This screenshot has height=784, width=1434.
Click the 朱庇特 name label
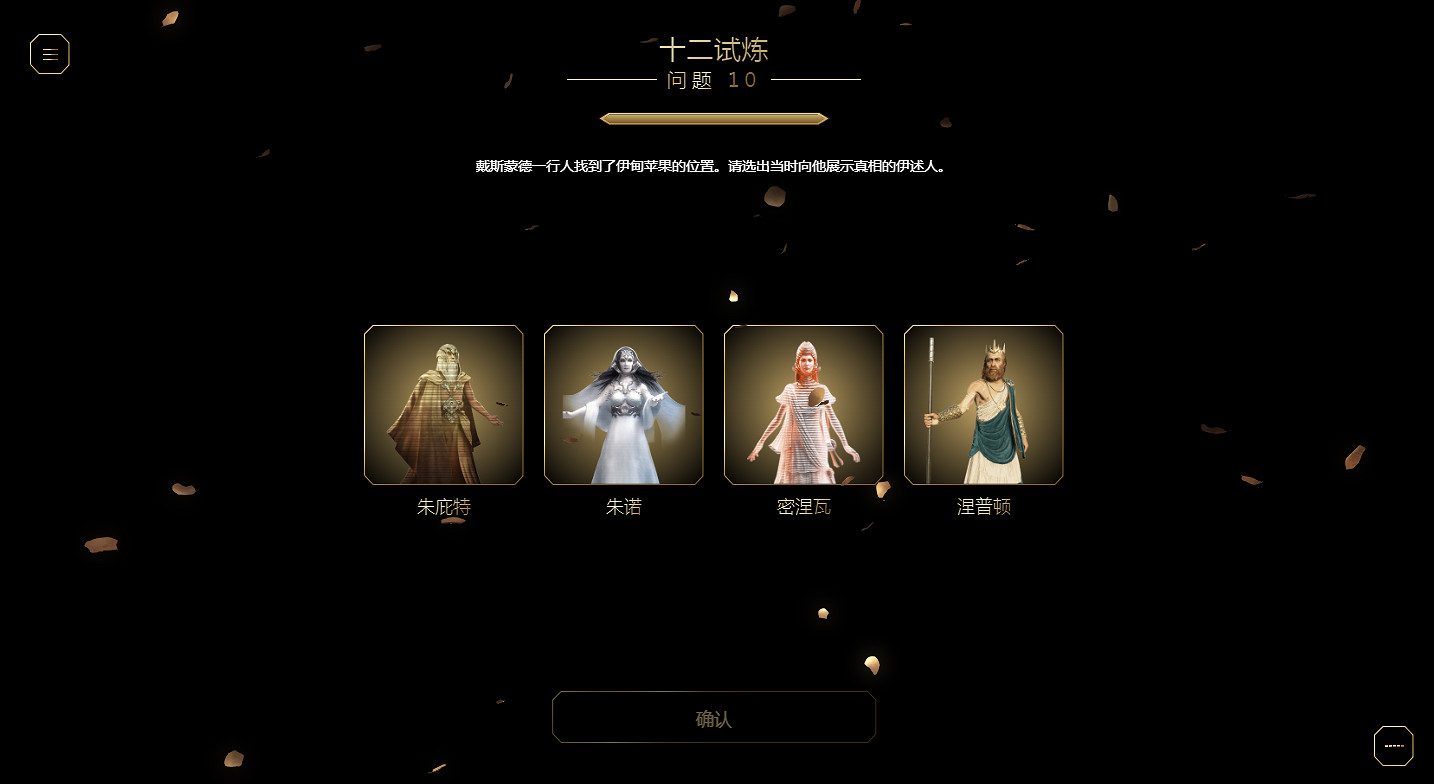pyautogui.click(x=443, y=507)
